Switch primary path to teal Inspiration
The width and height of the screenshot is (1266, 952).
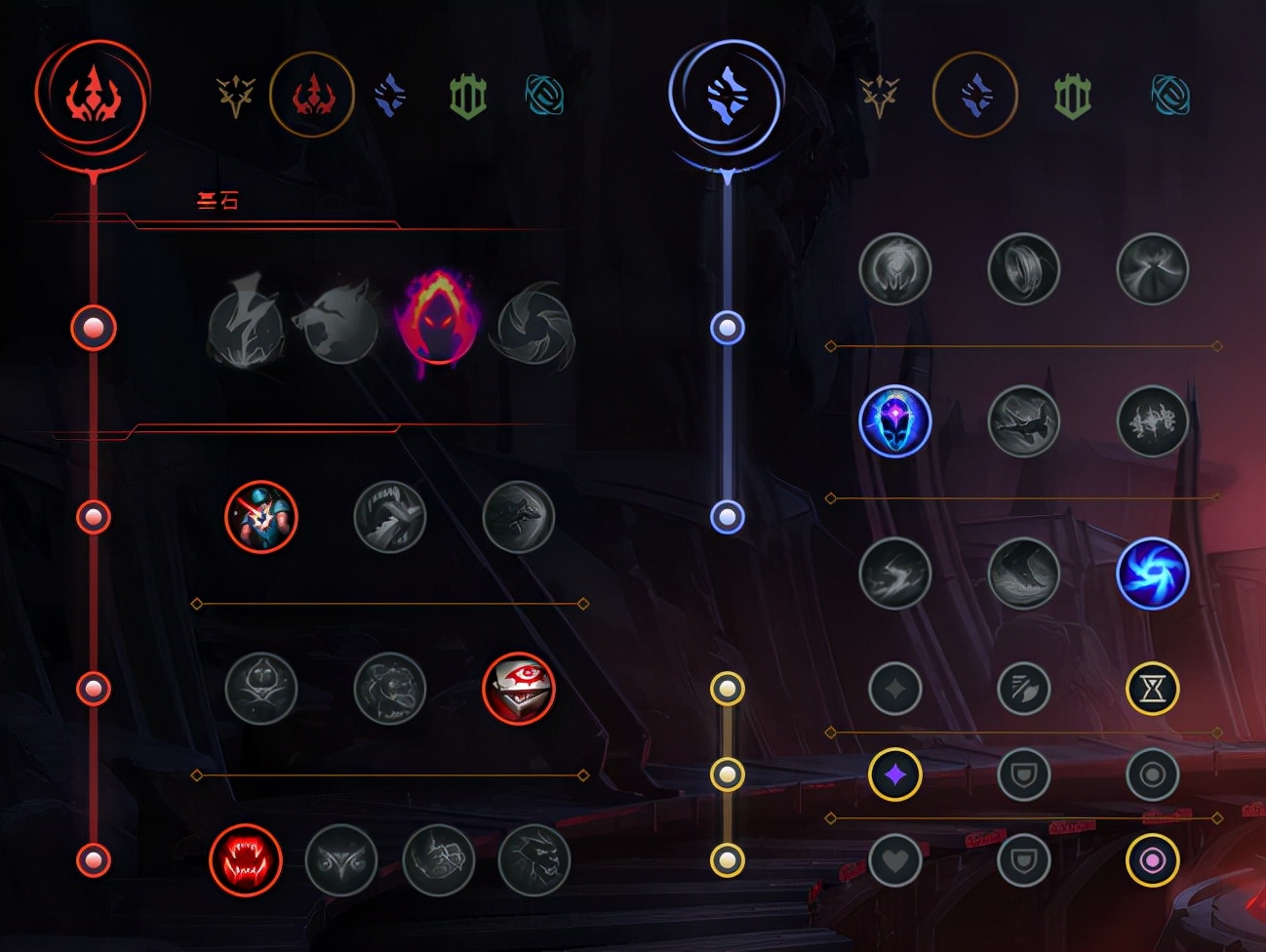[x=544, y=96]
